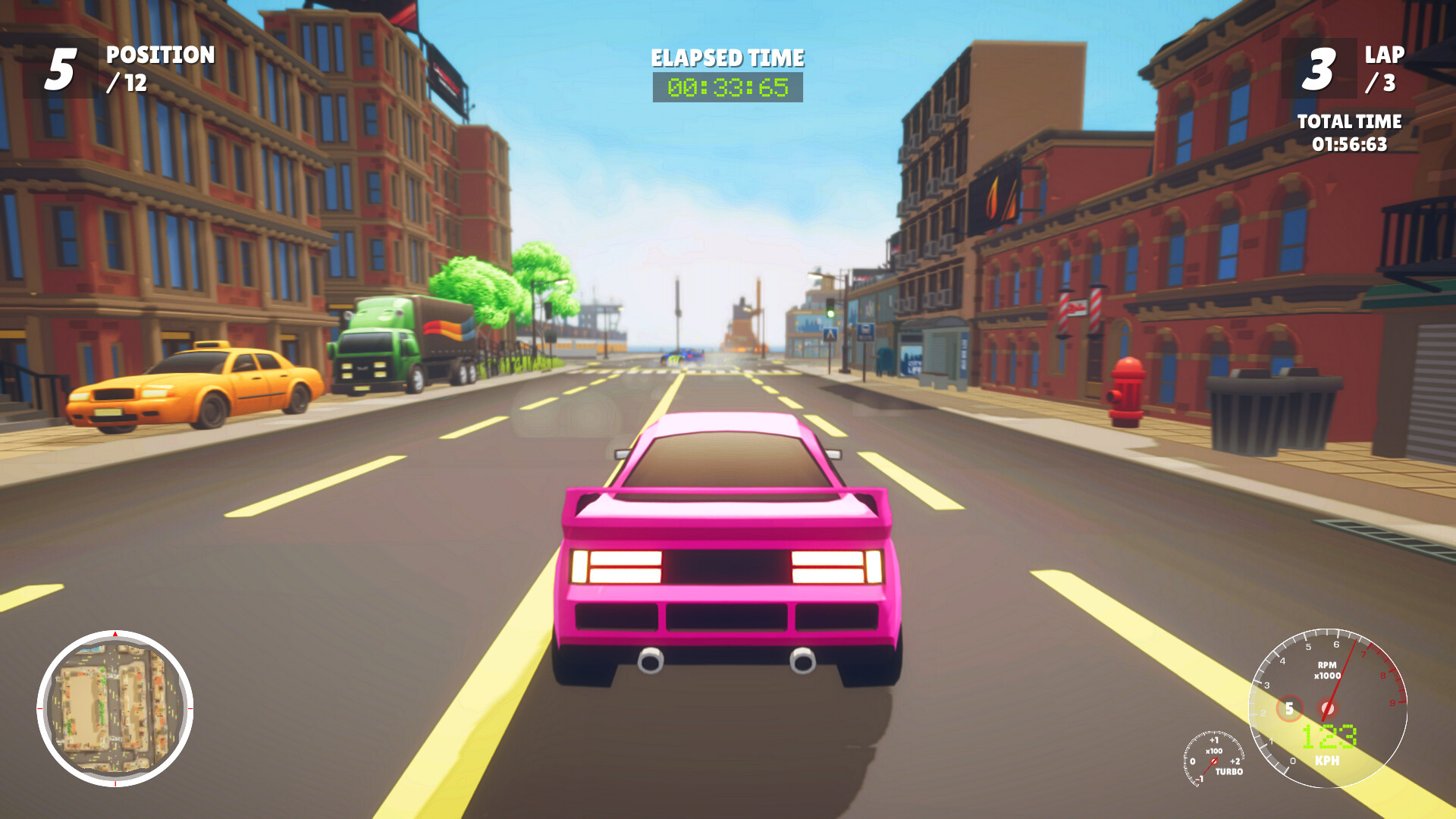Viewport: 1456px width, 819px height.
Task: Open the circular minimap
Action: coord(115,709)
